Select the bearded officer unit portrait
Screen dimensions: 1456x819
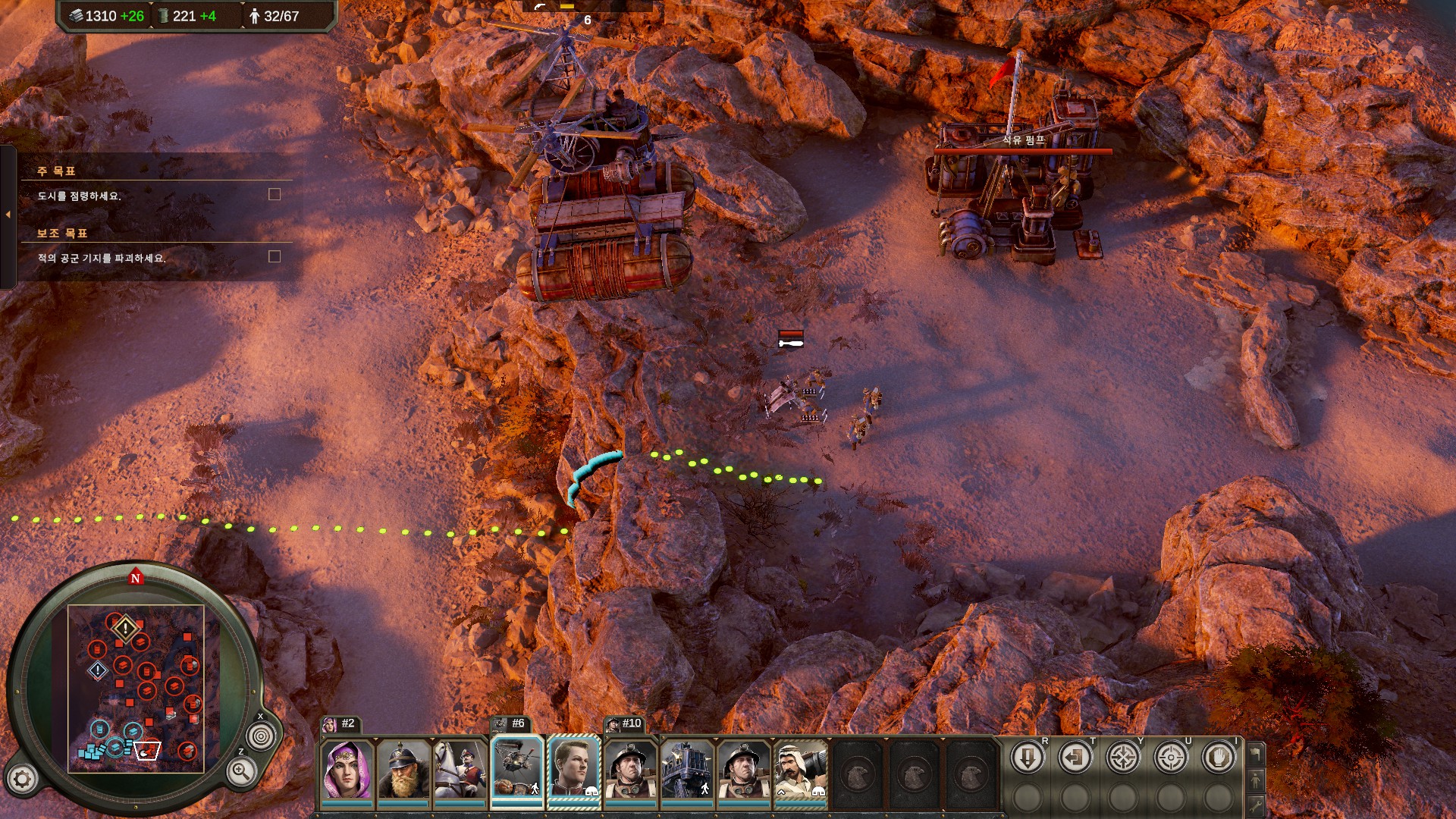click(x=403, y=770)
